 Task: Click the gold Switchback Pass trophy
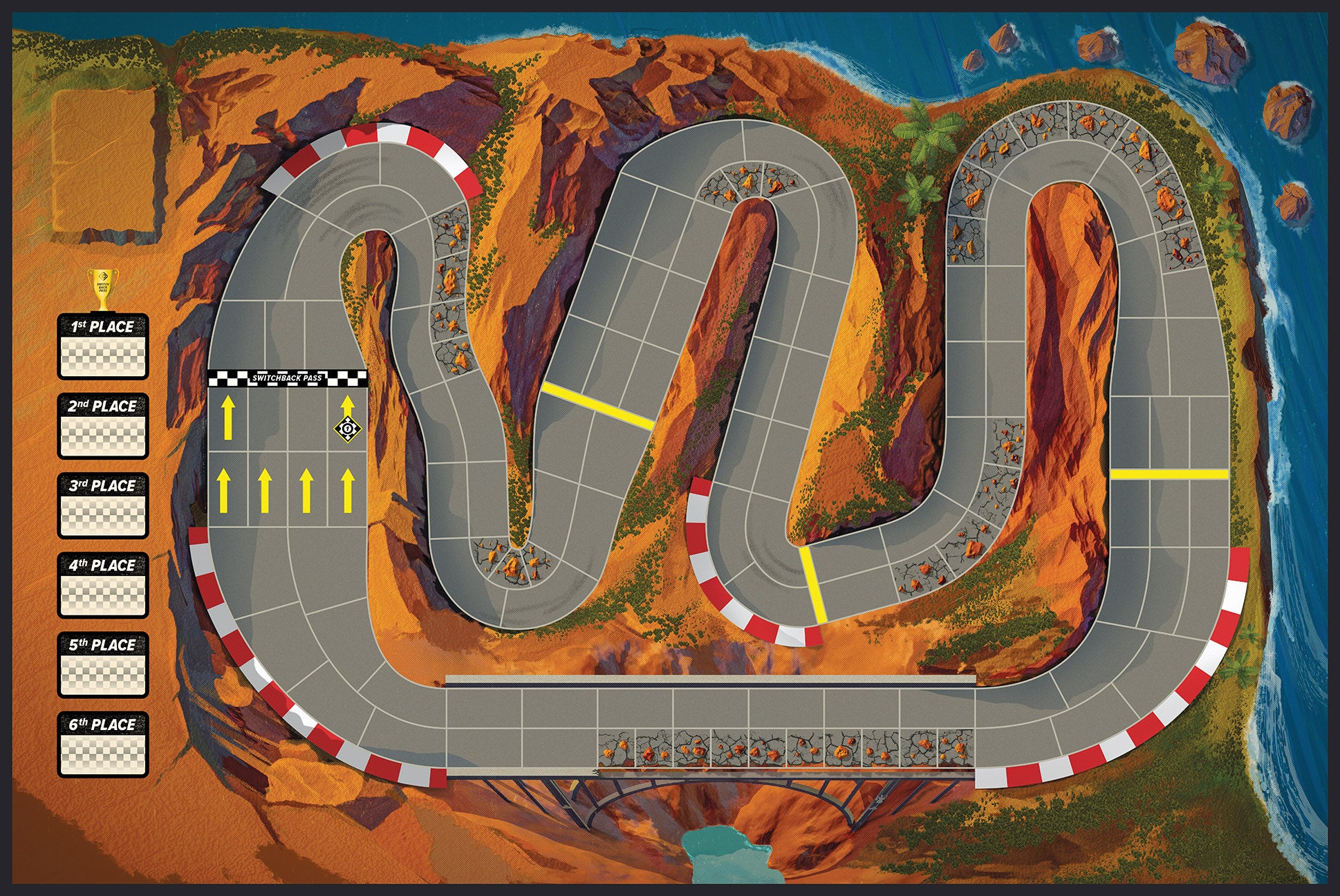102,289
